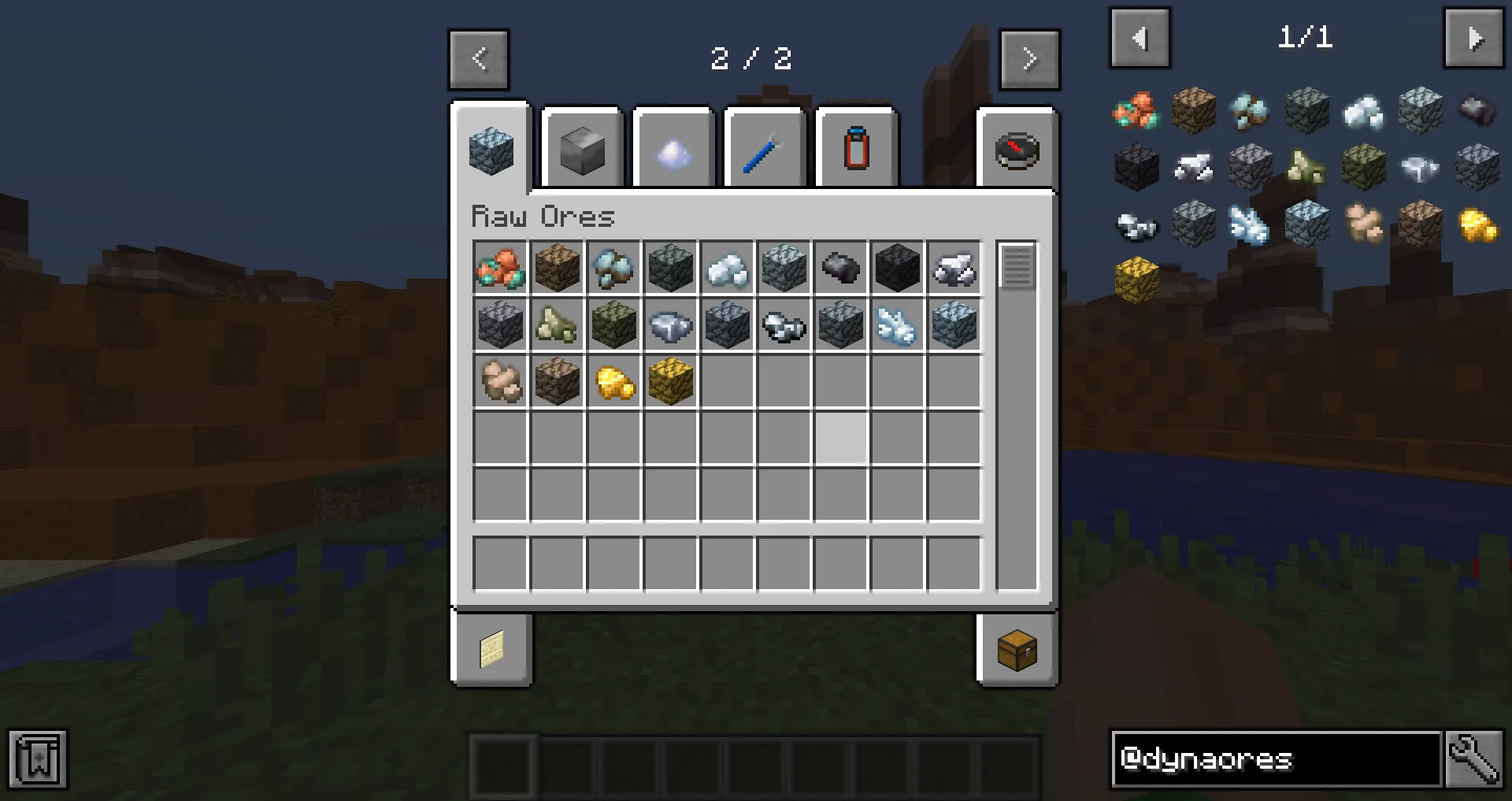Open the red lantern creative tab
1512x801 pixels.
[x=856, y=150]
